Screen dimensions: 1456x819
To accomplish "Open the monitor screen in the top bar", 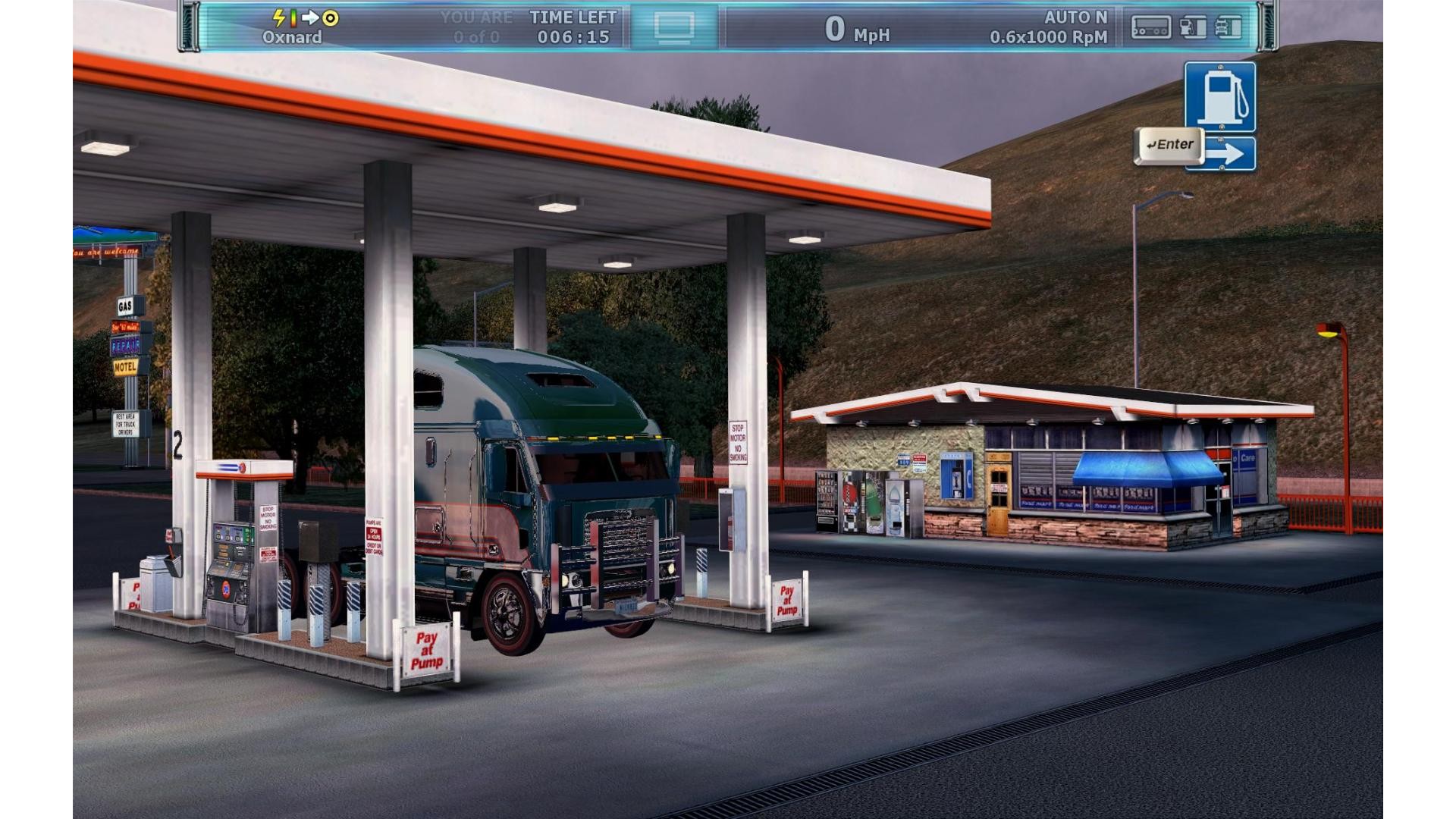I will click(674, 27).
